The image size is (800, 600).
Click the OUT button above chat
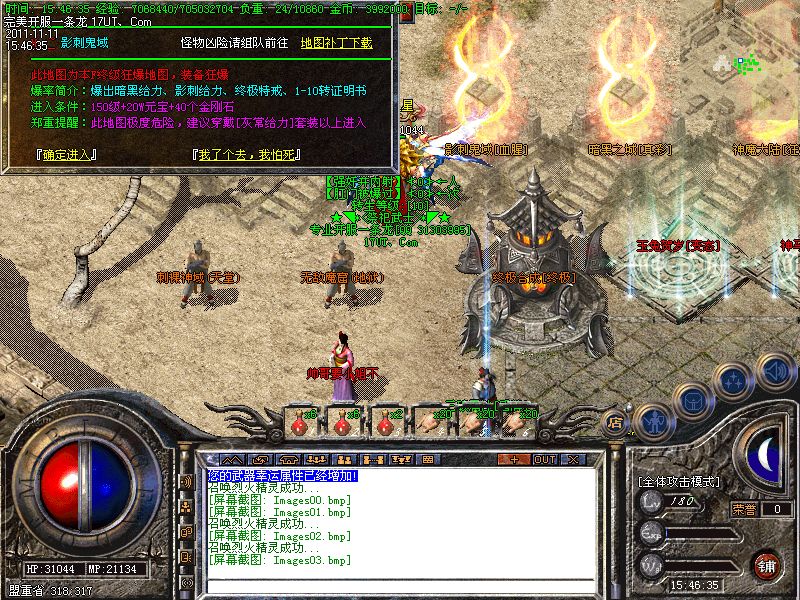[544, 459]
